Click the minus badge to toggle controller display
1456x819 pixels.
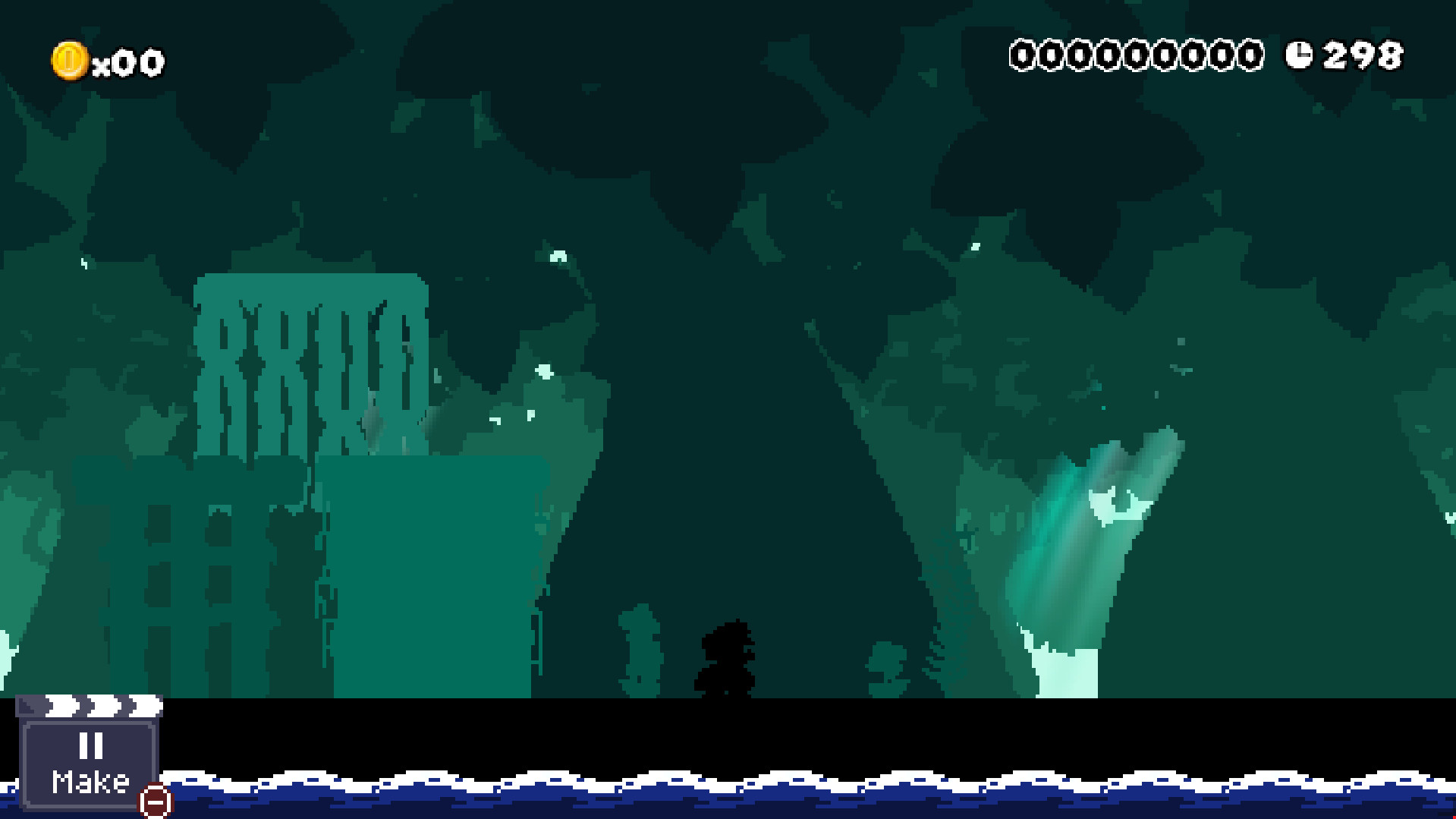(154, 802)
